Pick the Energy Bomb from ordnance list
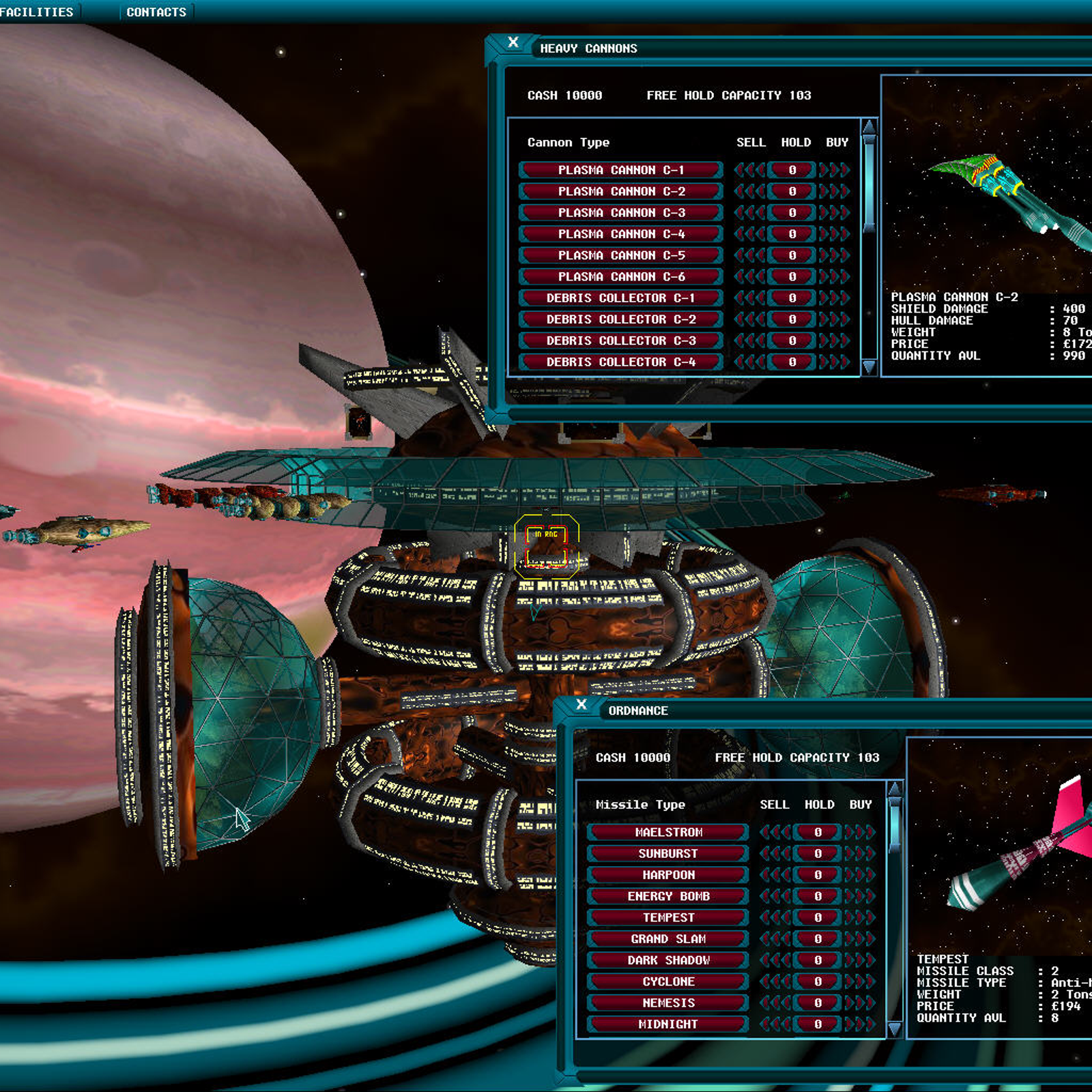 [668, 896]
